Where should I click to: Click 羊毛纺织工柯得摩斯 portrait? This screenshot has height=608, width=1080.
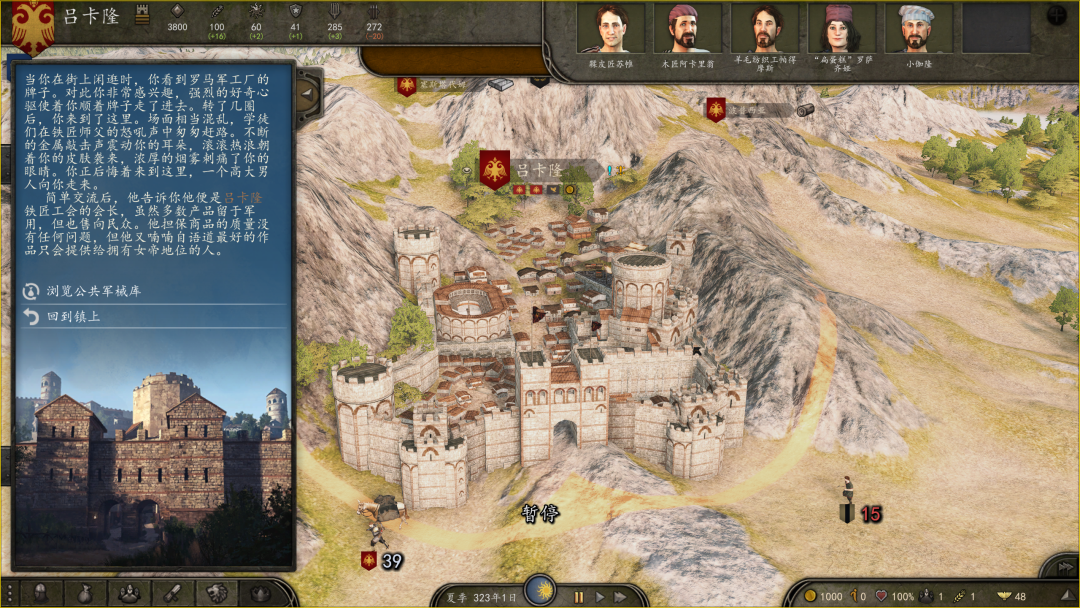(764, 29)
